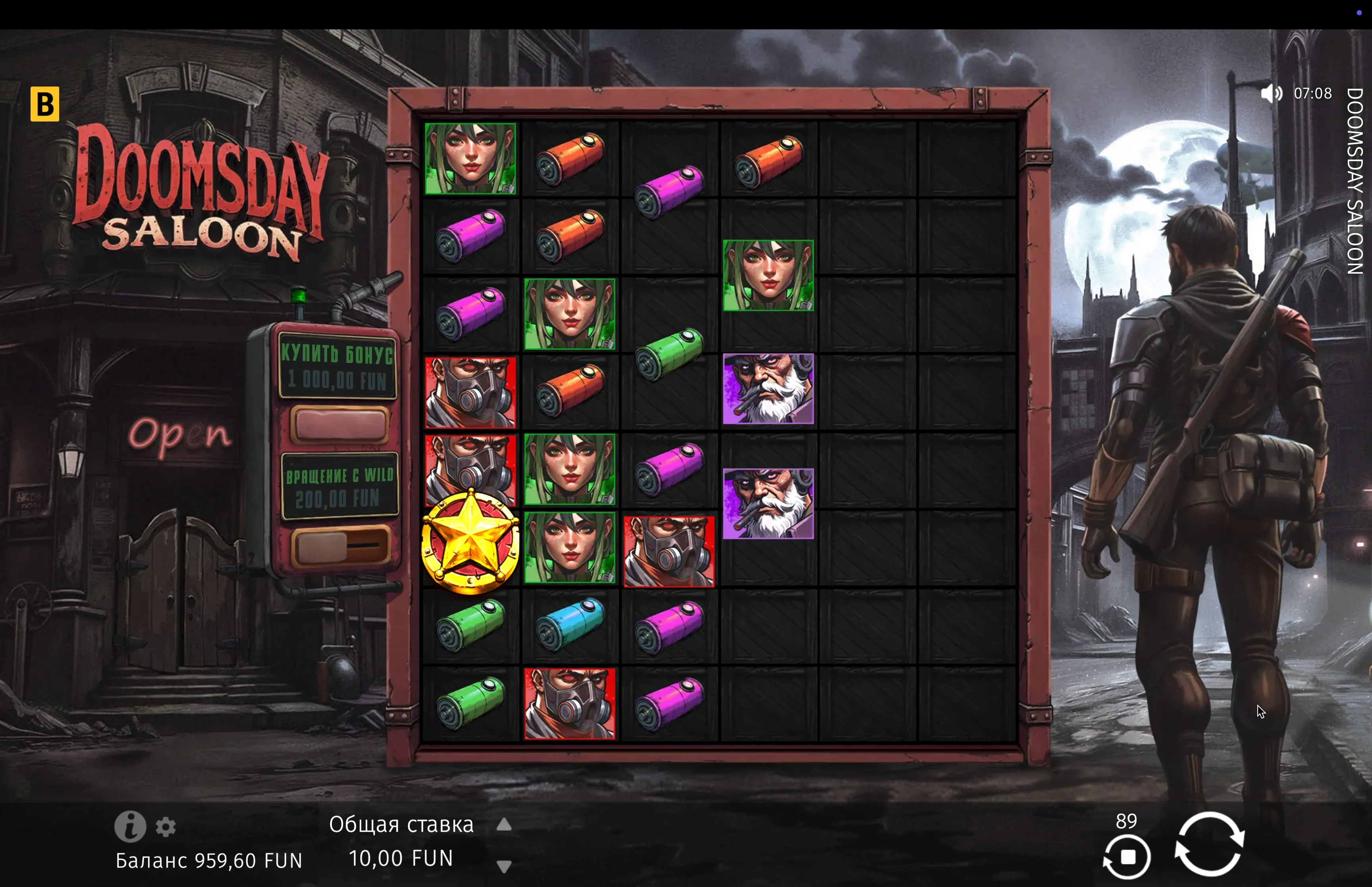Viewport: 1372px width, 887px height.
Task: Decrease the total bet amount
Action: pyautogui.click(x=504, y=866)
